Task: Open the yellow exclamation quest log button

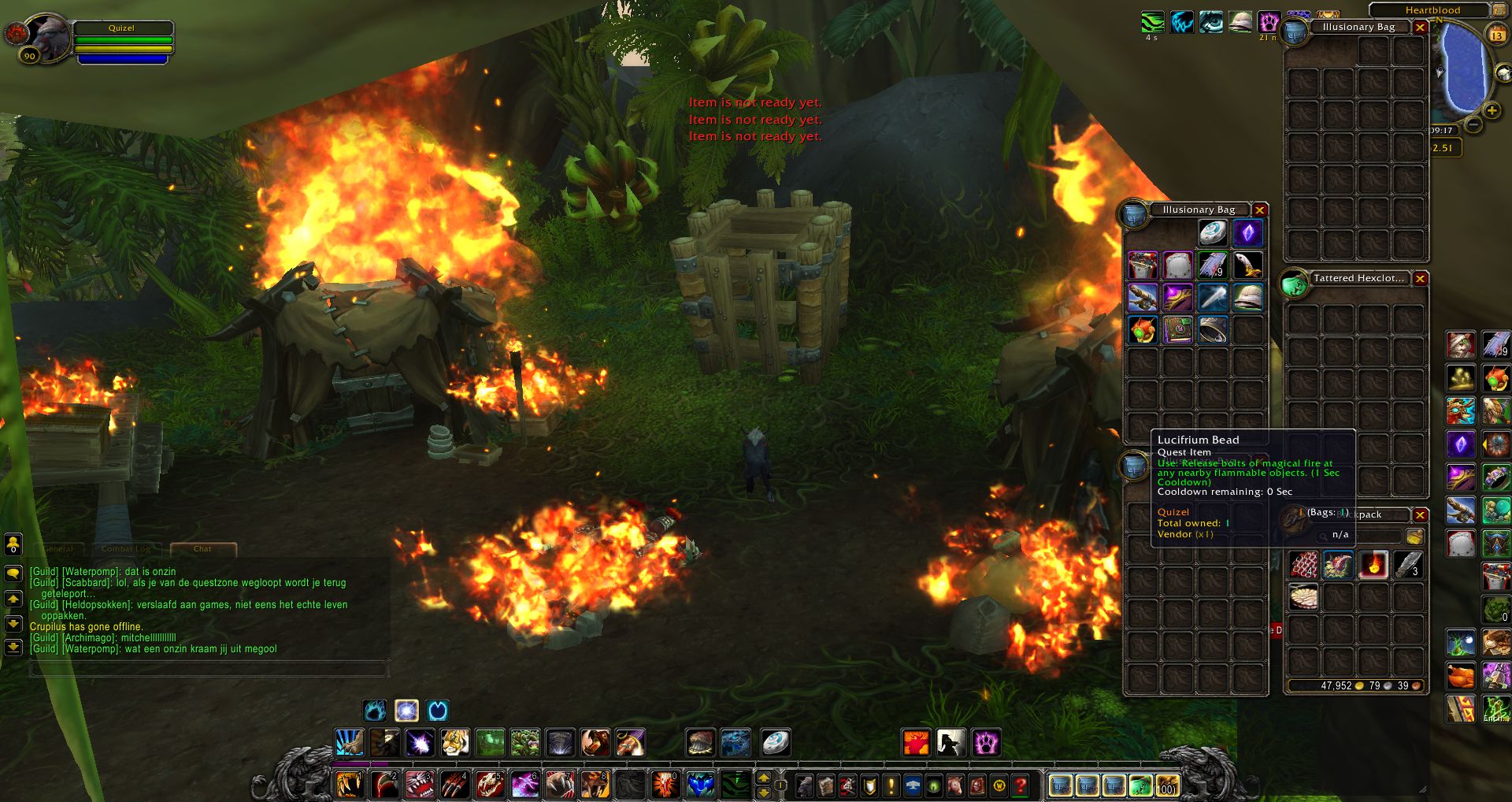Action: (891, 785)
